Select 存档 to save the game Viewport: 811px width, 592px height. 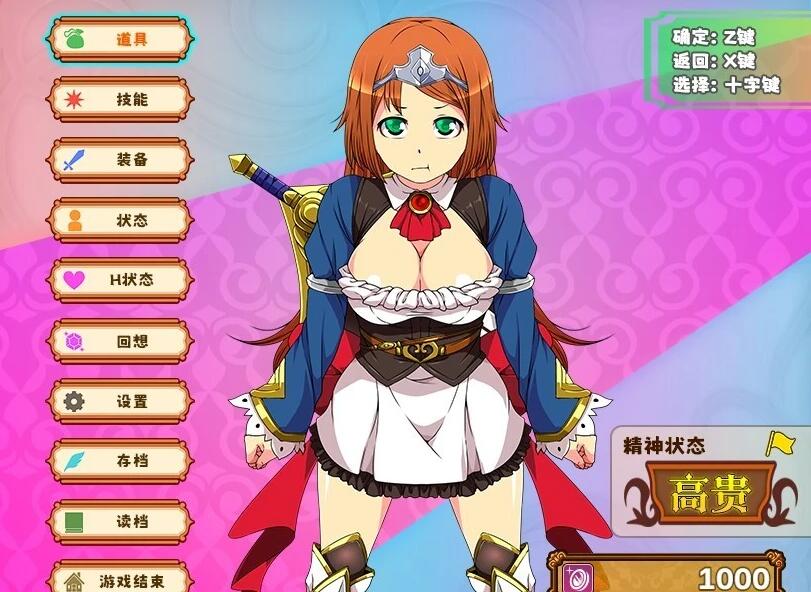120,461
